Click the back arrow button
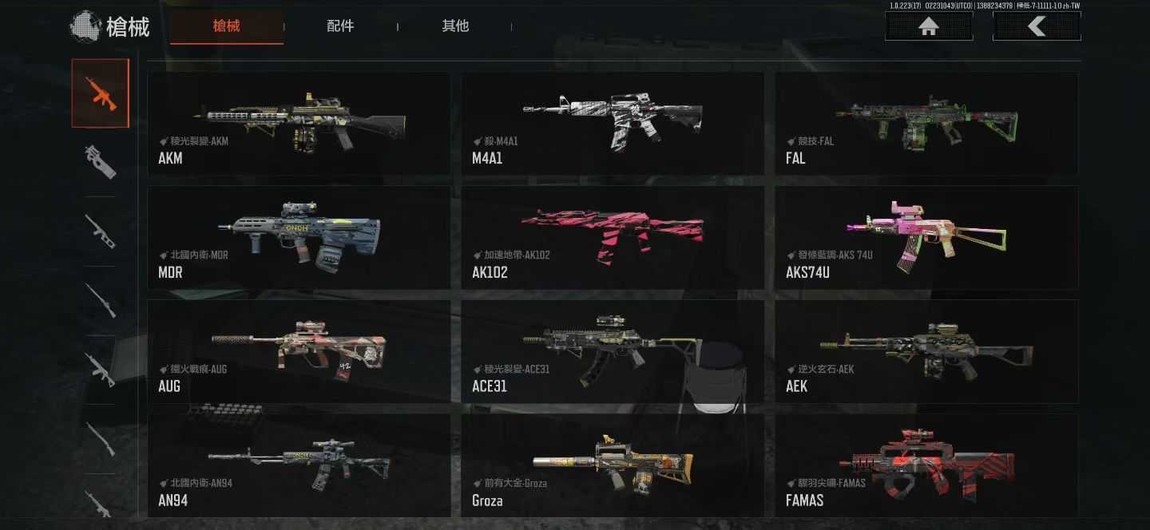 [x=1036, y=27]
